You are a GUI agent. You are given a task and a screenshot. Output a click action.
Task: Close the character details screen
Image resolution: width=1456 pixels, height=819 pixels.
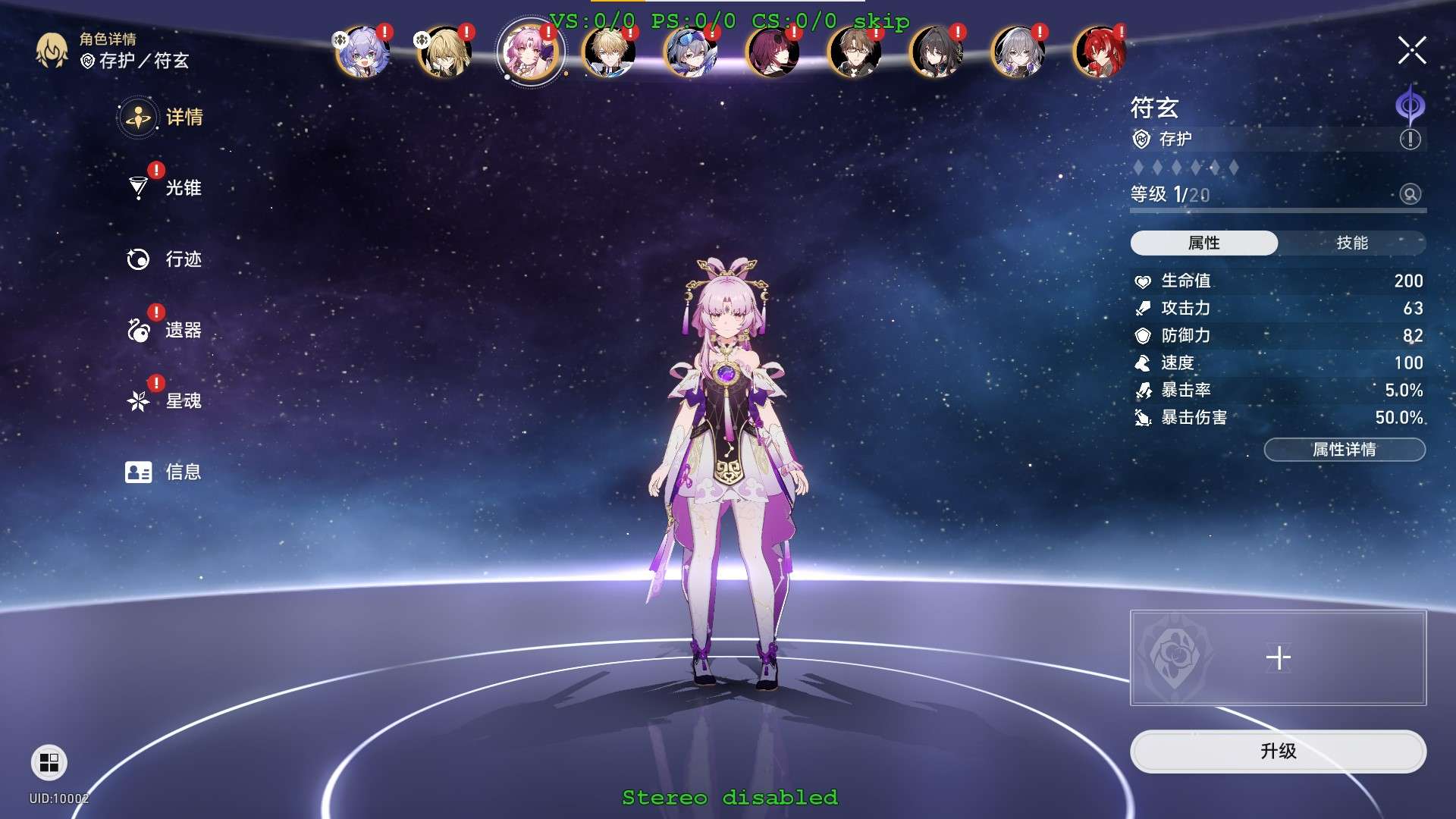pyautogui.click(x=1411, y=51)
